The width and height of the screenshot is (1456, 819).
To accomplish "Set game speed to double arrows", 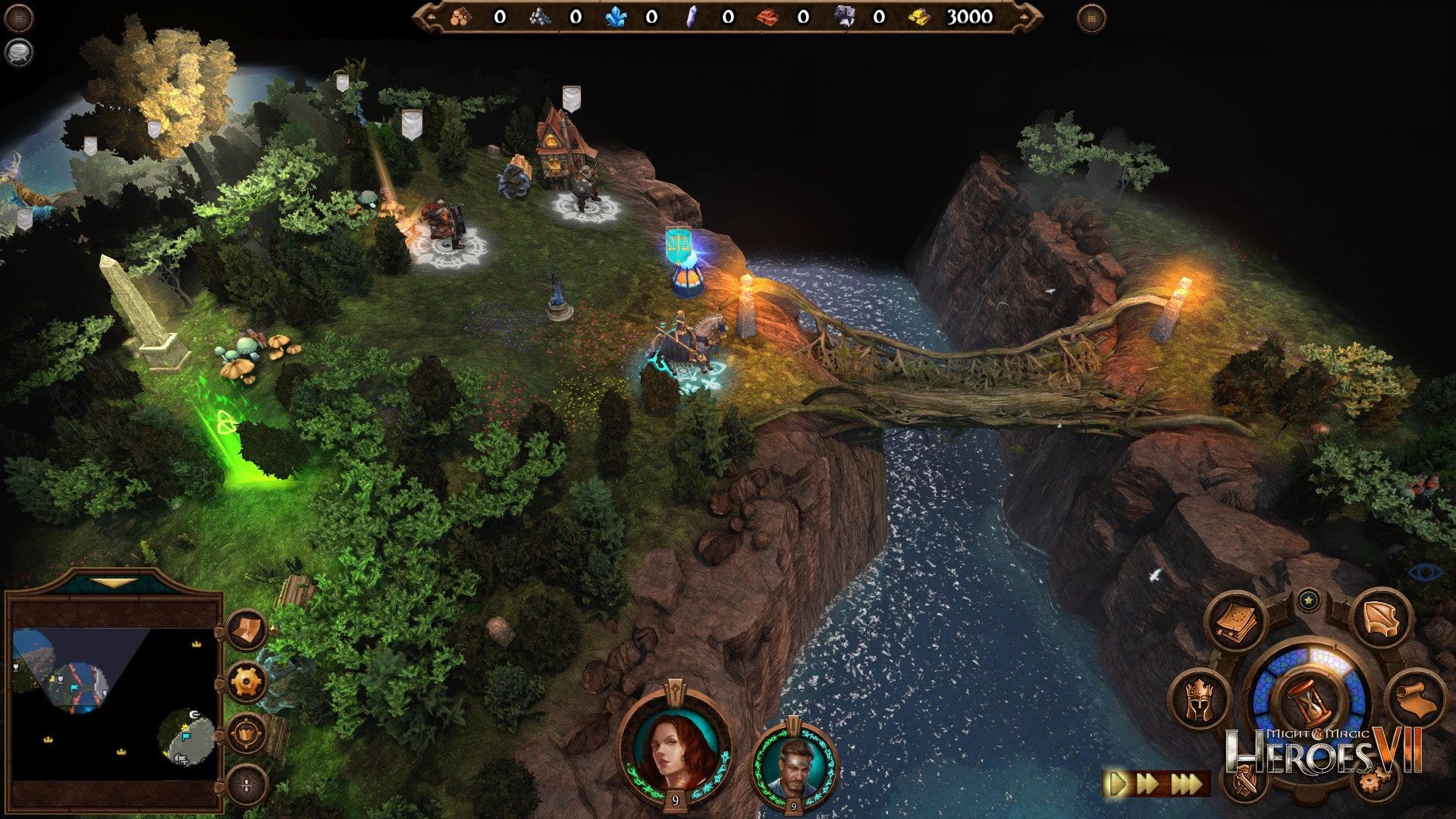I will pyautogui.click(x=1147, y=783).
